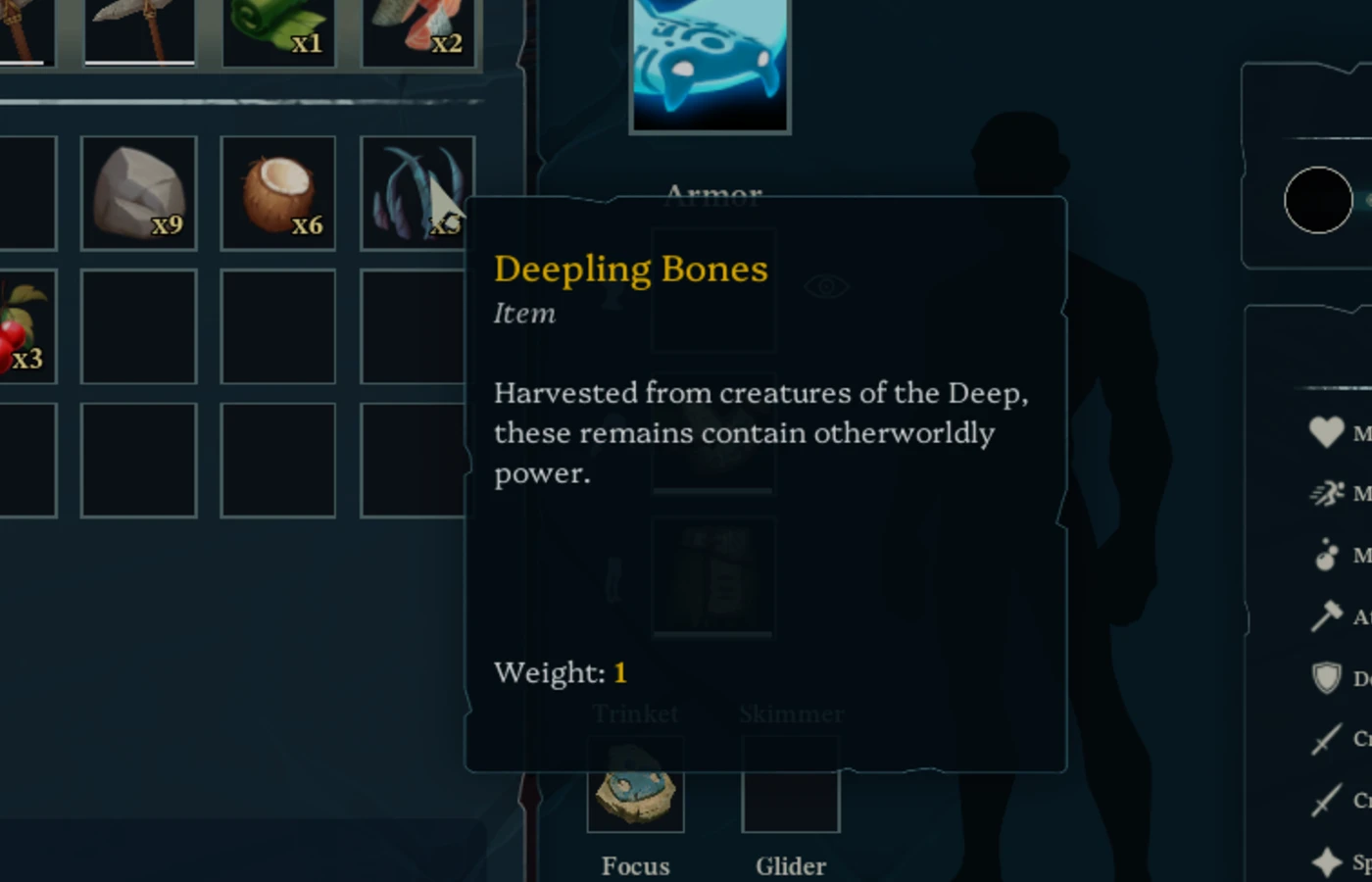This screenshot has height=882, width=1372.
Task: Select the coconut stack of six
Action: (x=278, y=192)
